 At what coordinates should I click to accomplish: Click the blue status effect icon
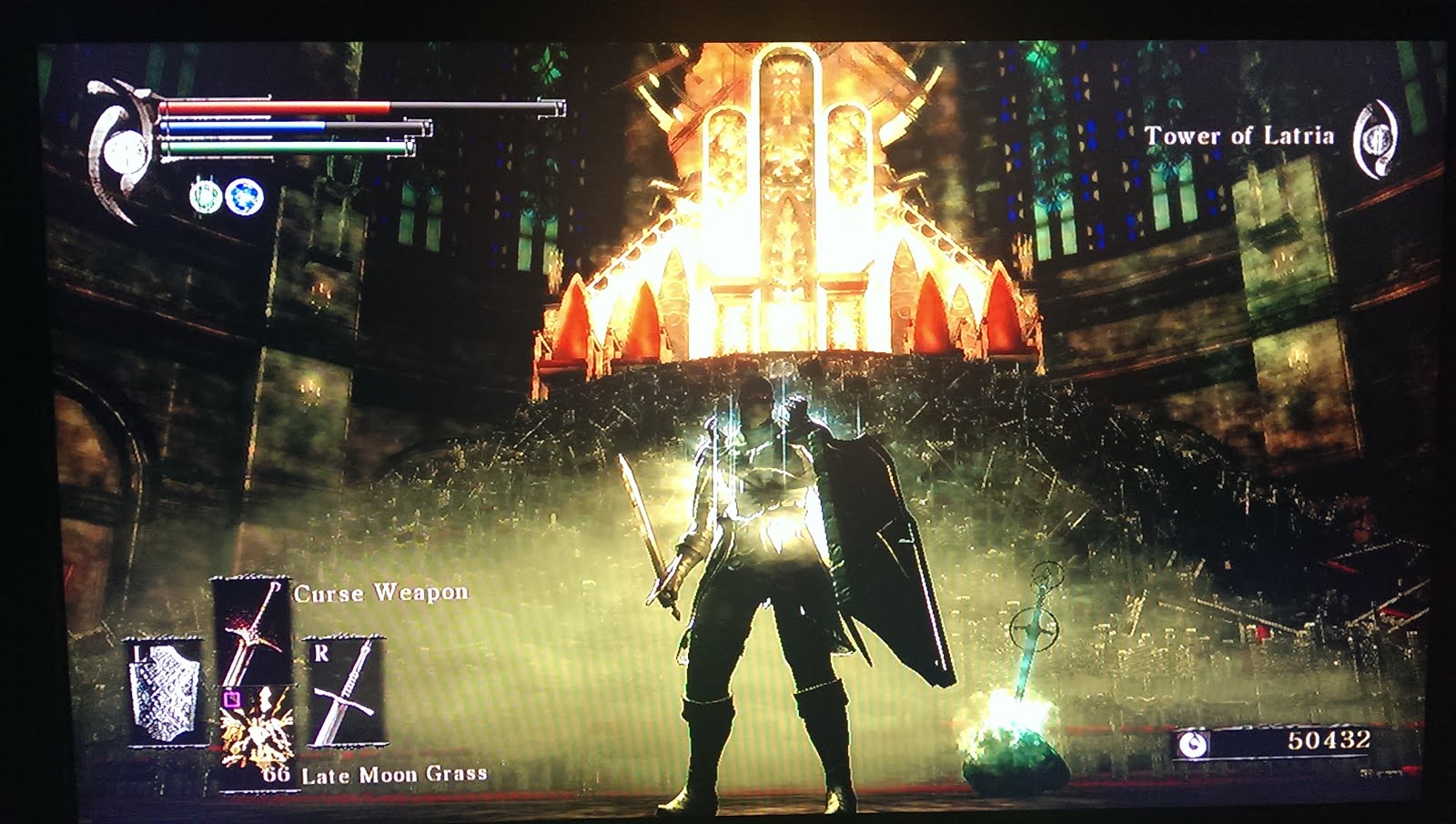pyautogui.click(x=244, y=196)
